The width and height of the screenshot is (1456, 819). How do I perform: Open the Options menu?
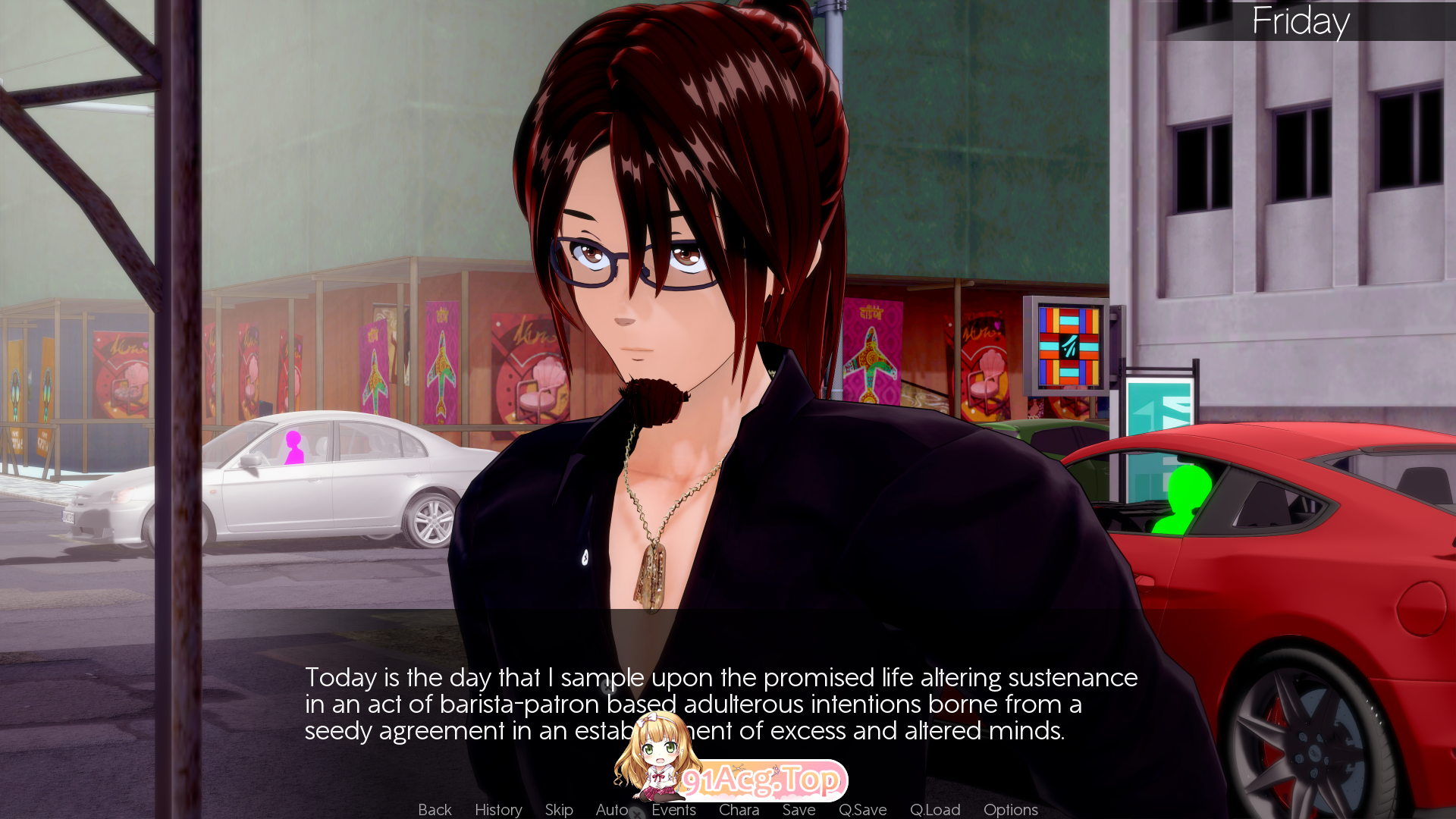click(1010, 810)
